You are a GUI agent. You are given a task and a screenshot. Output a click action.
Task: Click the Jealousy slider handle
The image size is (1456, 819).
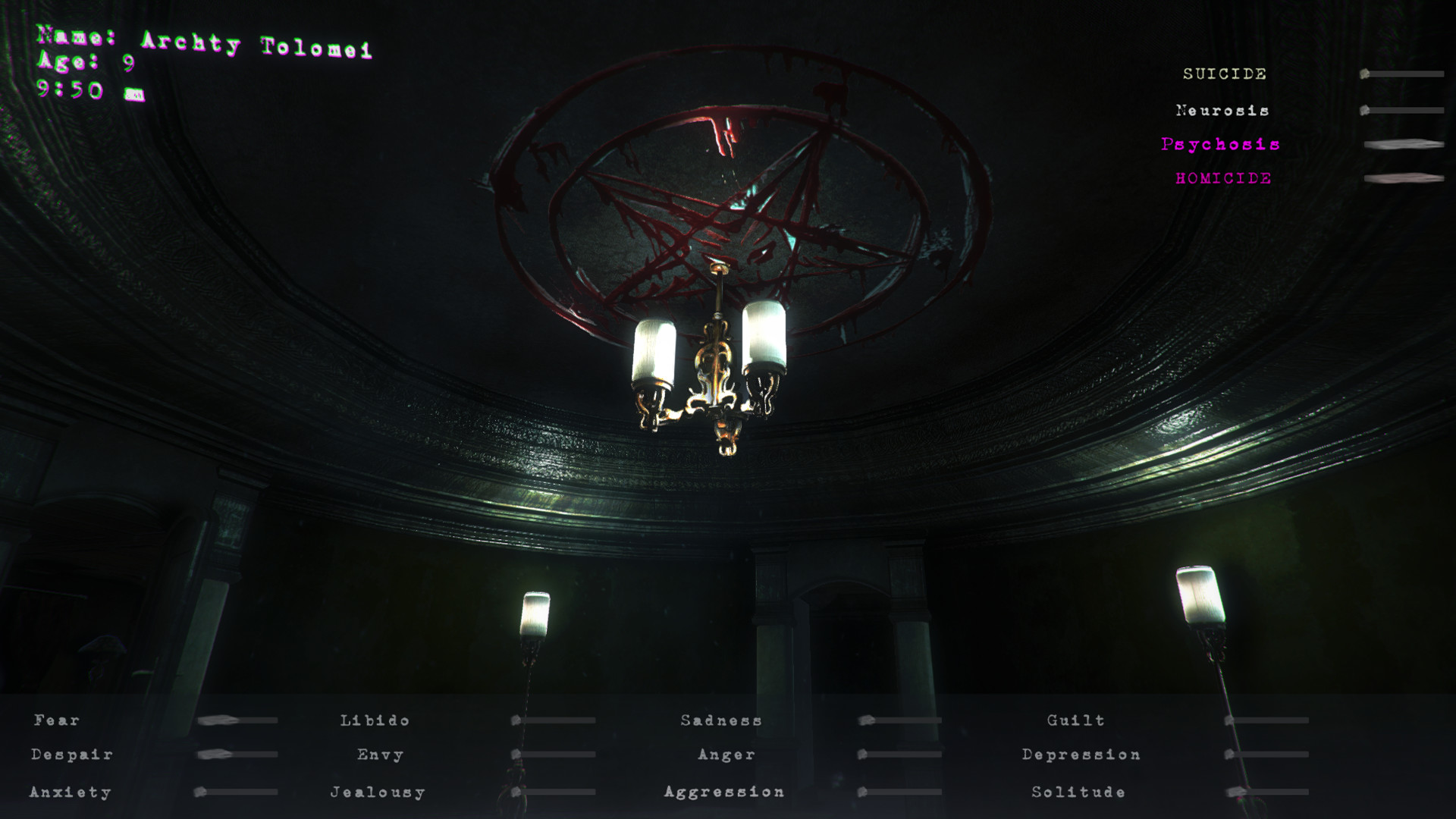pyautogui.click(x=516, y=791)
